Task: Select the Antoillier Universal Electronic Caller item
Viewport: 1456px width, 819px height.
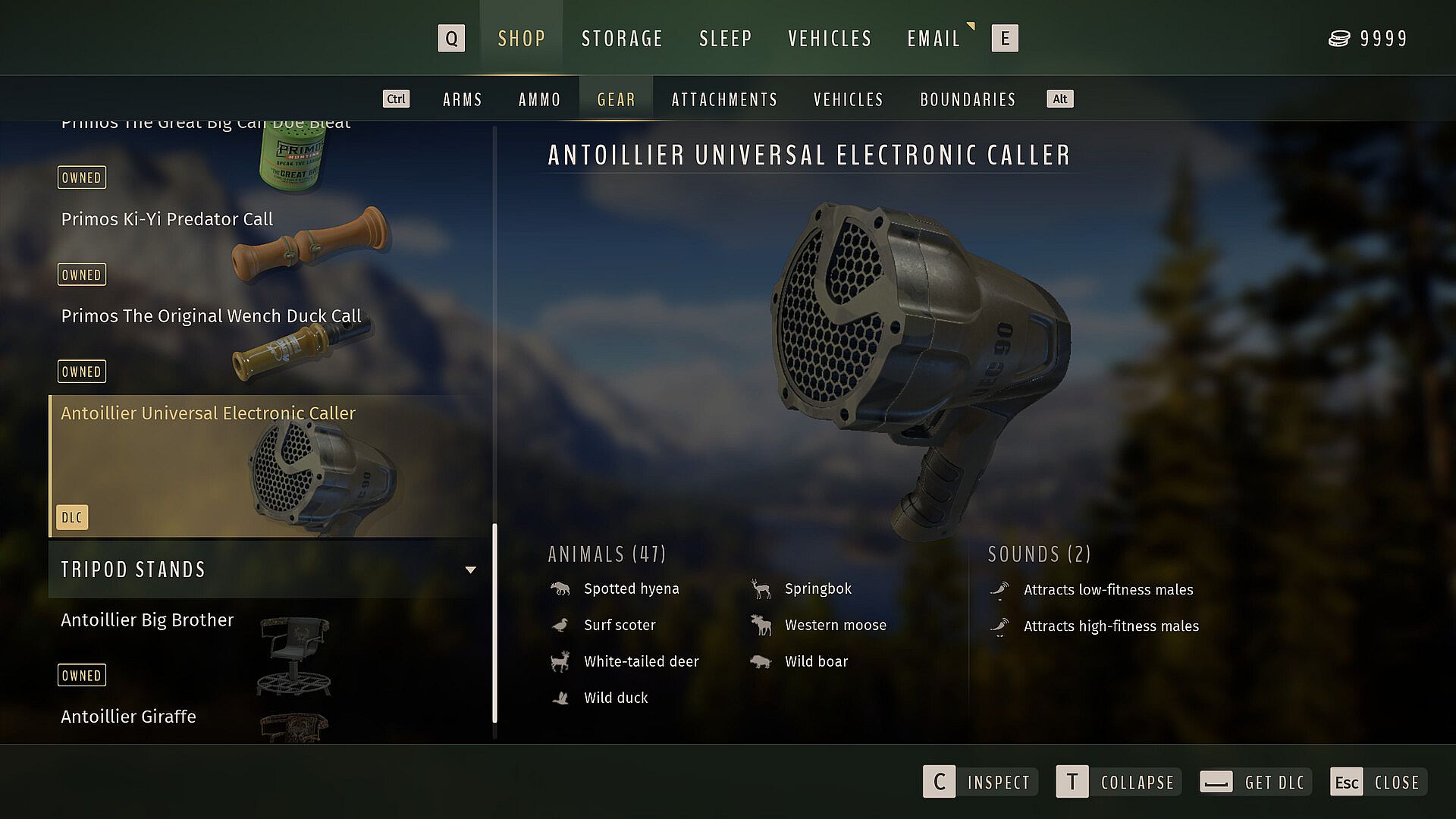Action: (208, 414)
